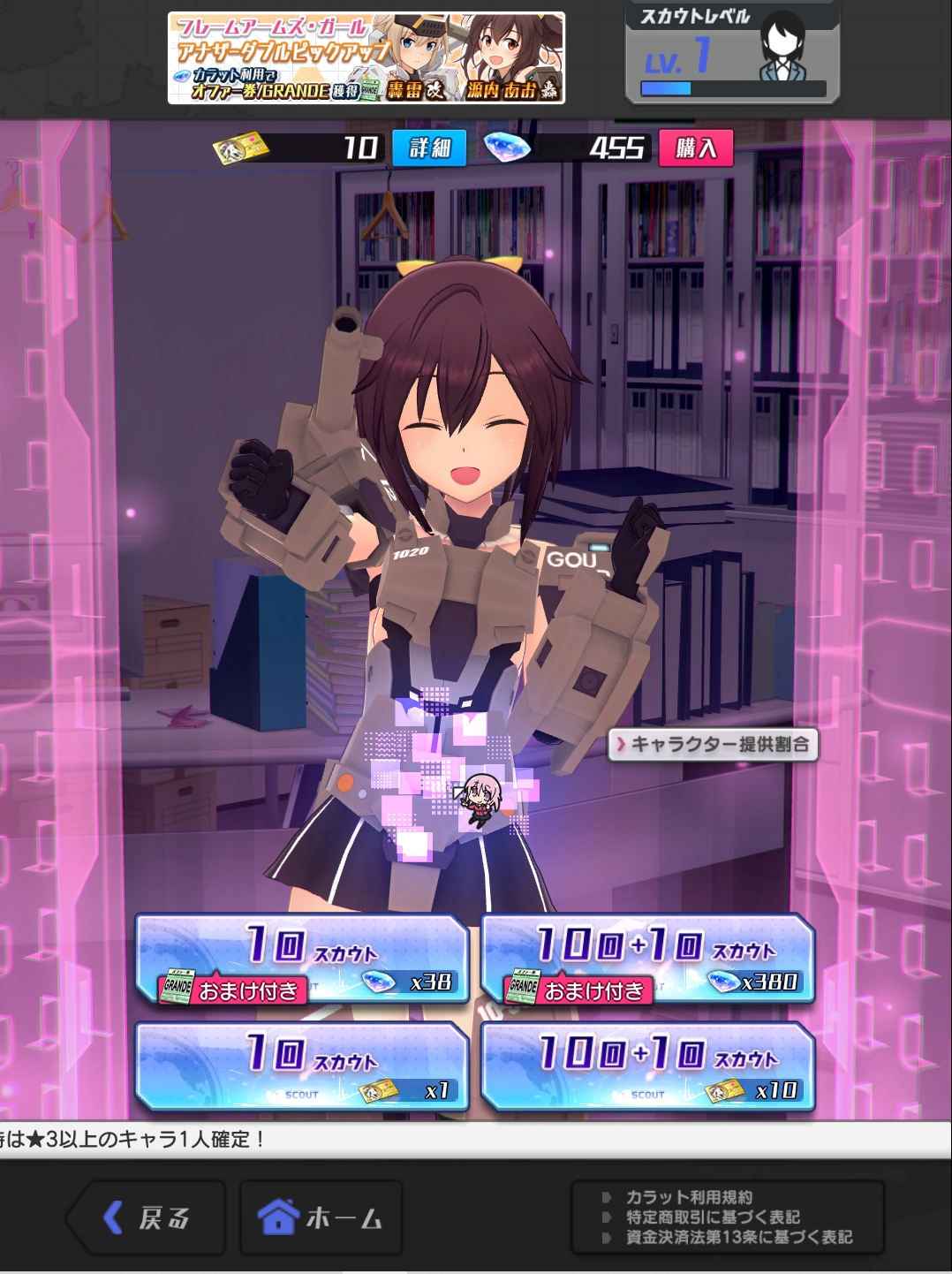
Task: Do the 10+1 scout for 380 carats
Action: [x=647, y=960]
